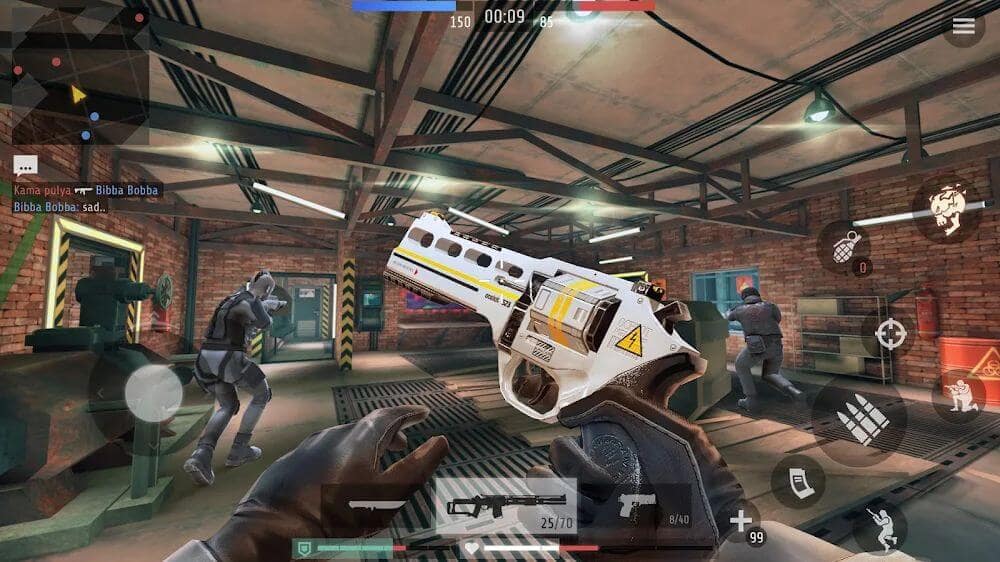The image size is (1000, 562).
Task: Open the chat speech bubble
Action: pyautogui.click(x=26, y=166)
